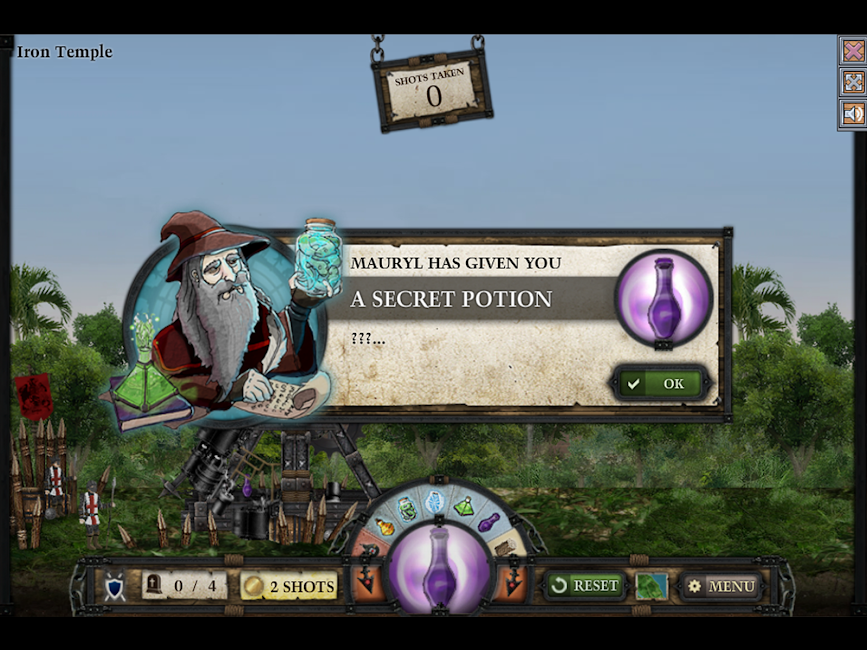Confirm the secret potion dialog with OK
The height and width of the screenshot is (650, 867).
point(661,383)
